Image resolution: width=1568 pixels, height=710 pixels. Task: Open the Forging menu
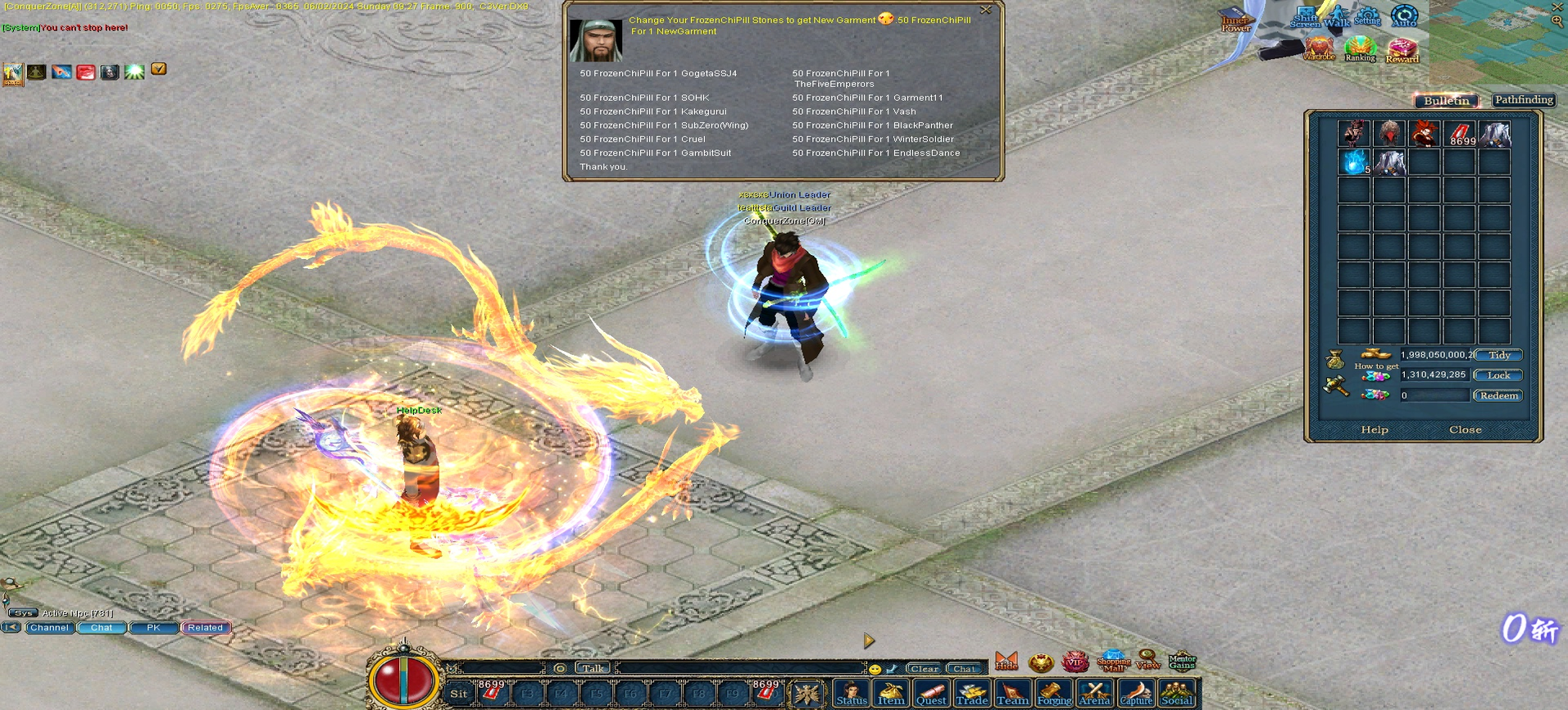[x=1054, y=694]
